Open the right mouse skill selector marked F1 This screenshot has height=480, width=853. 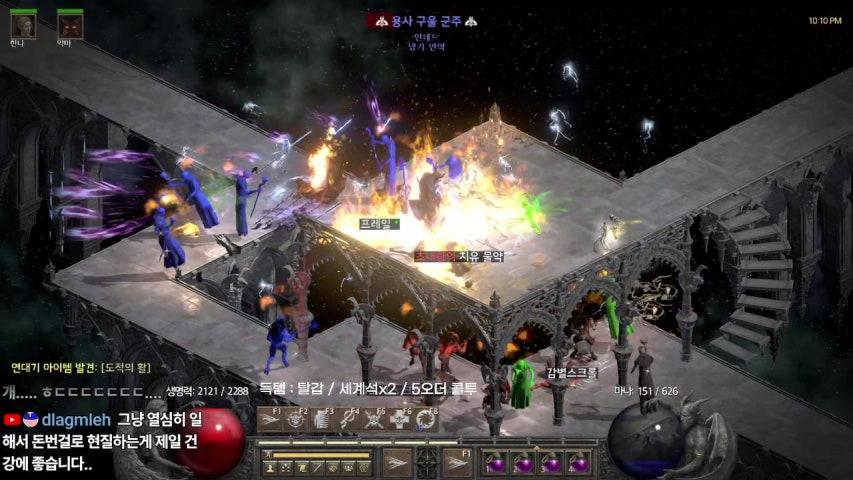coord(457,462)
